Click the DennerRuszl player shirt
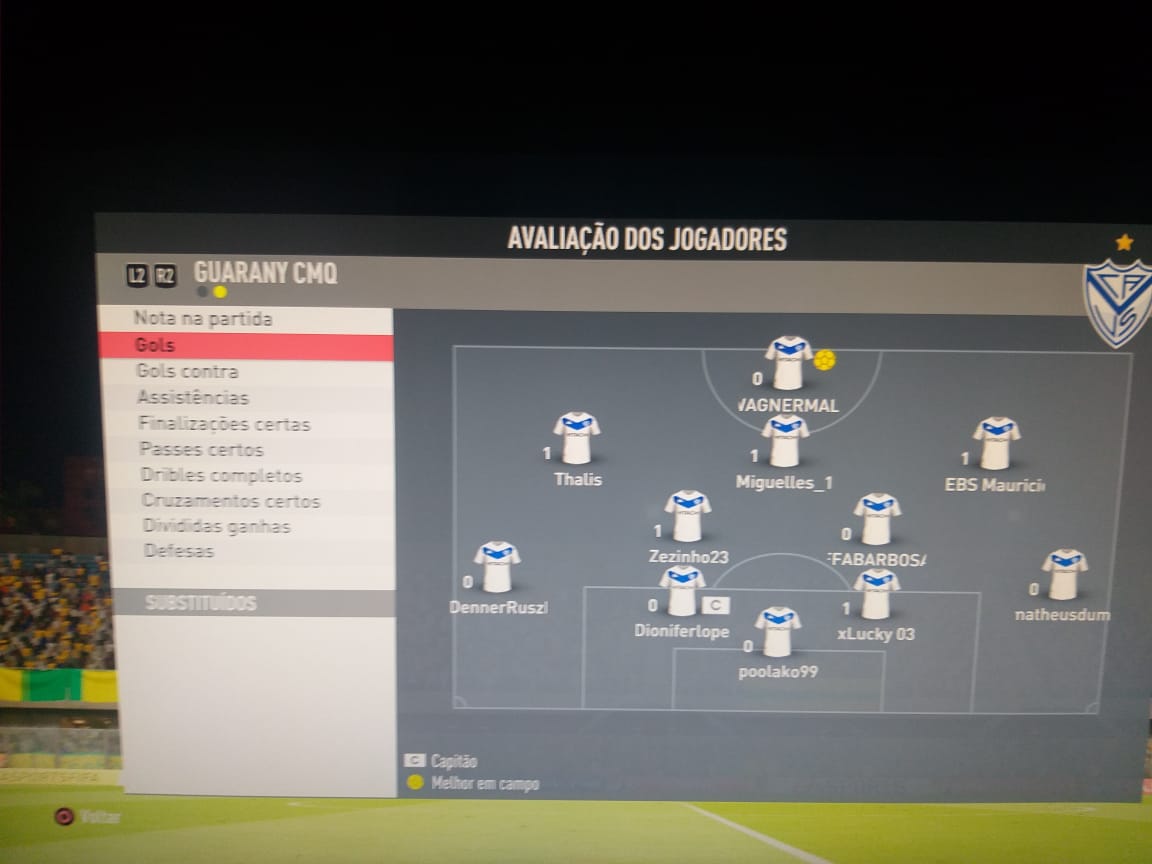Screen dimensions: 1152x864 pos(497,567)
